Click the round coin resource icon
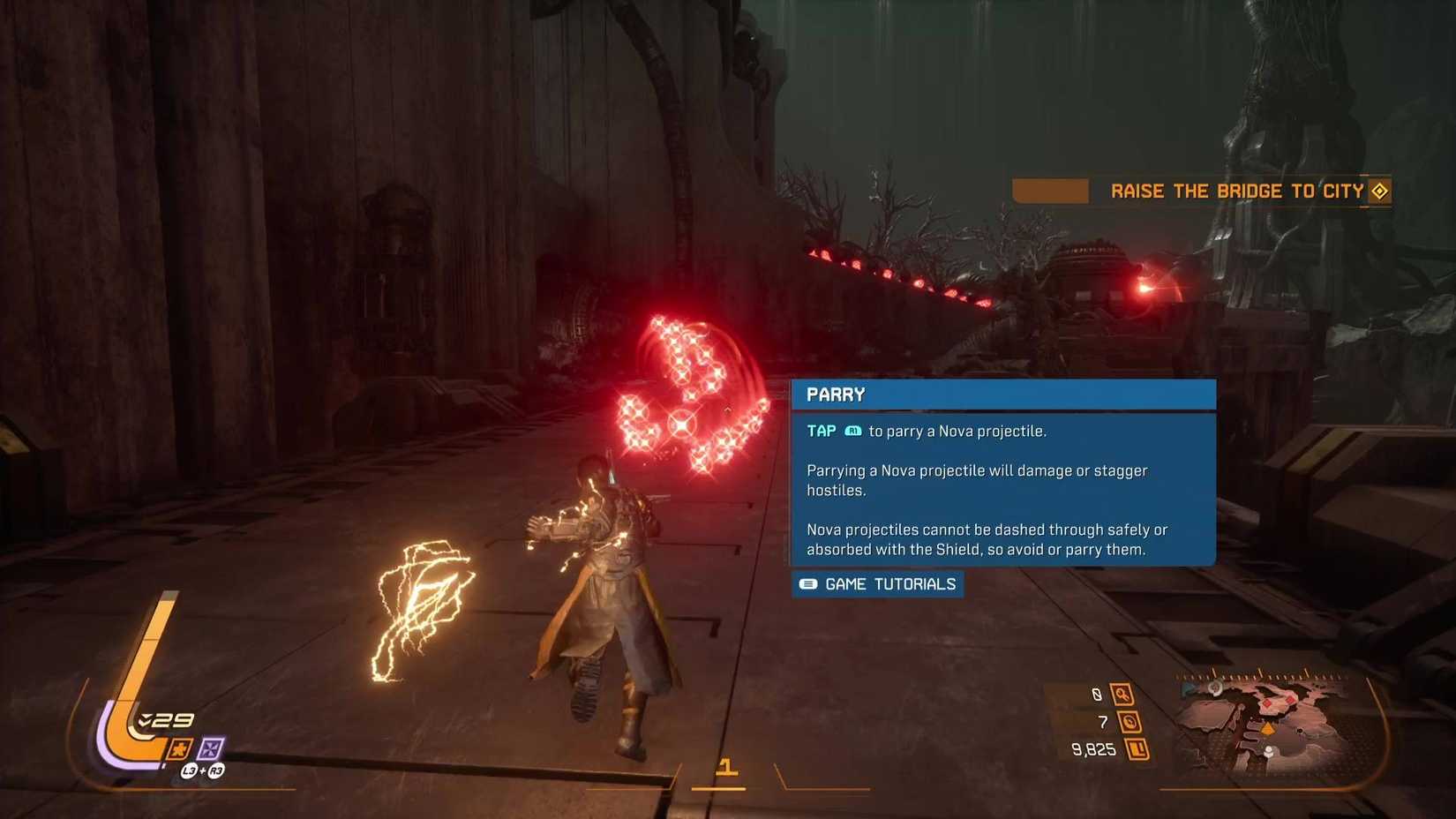The height and width of the screenshot is (819, 1456). [x=1130, y=722]
